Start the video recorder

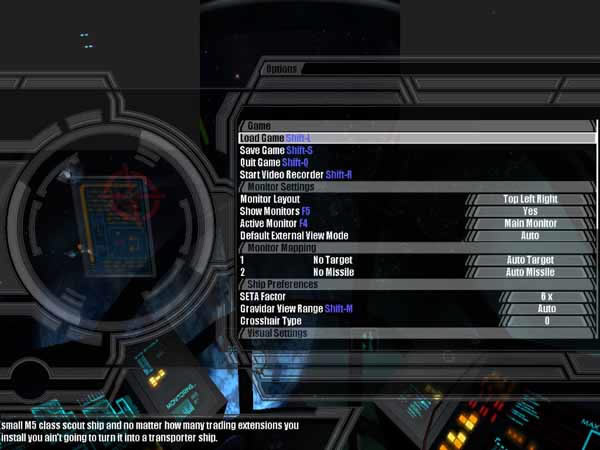[x=296, y=174]
